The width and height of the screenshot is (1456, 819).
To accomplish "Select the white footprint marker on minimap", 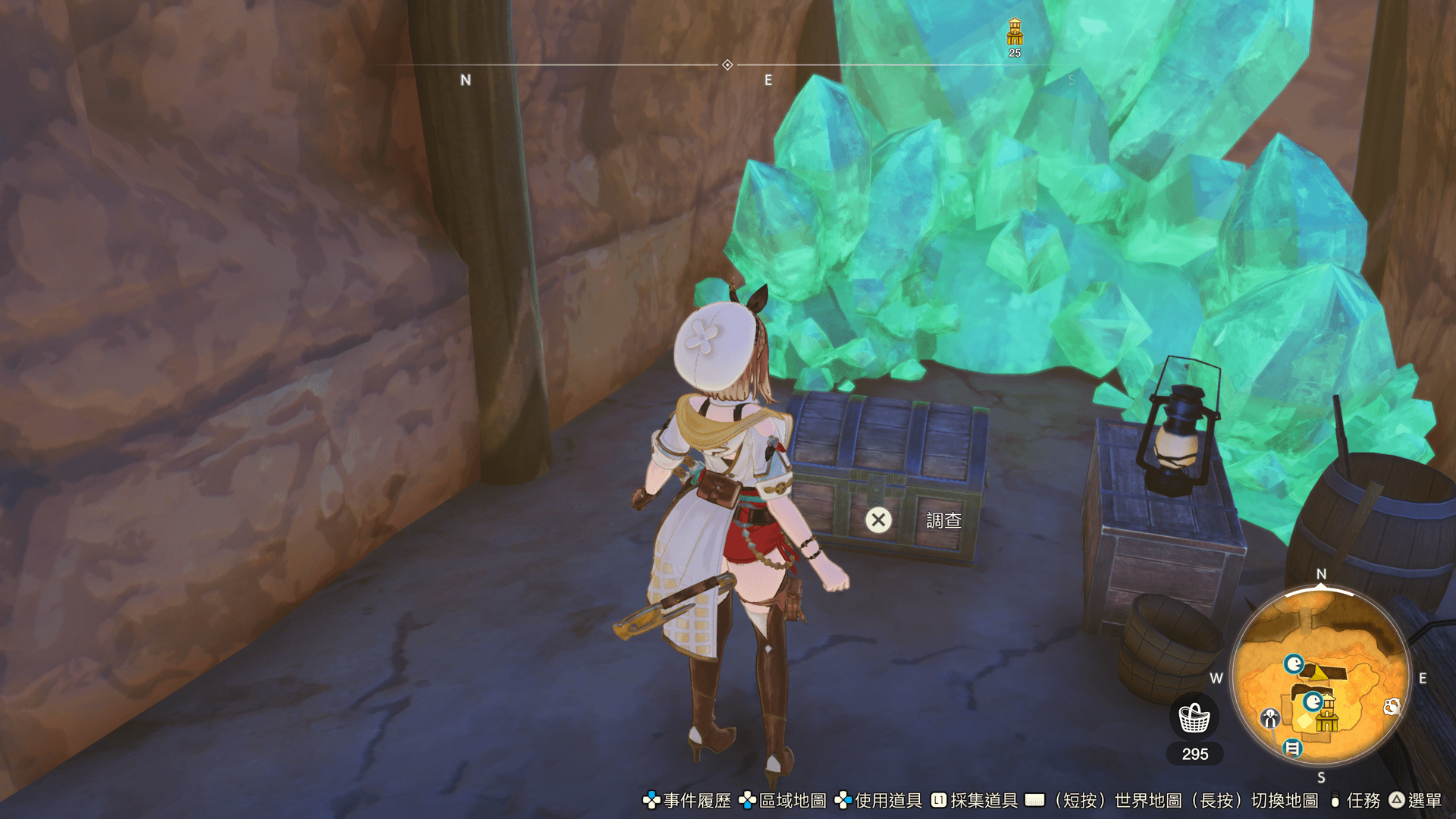I will coord(1392,707).
